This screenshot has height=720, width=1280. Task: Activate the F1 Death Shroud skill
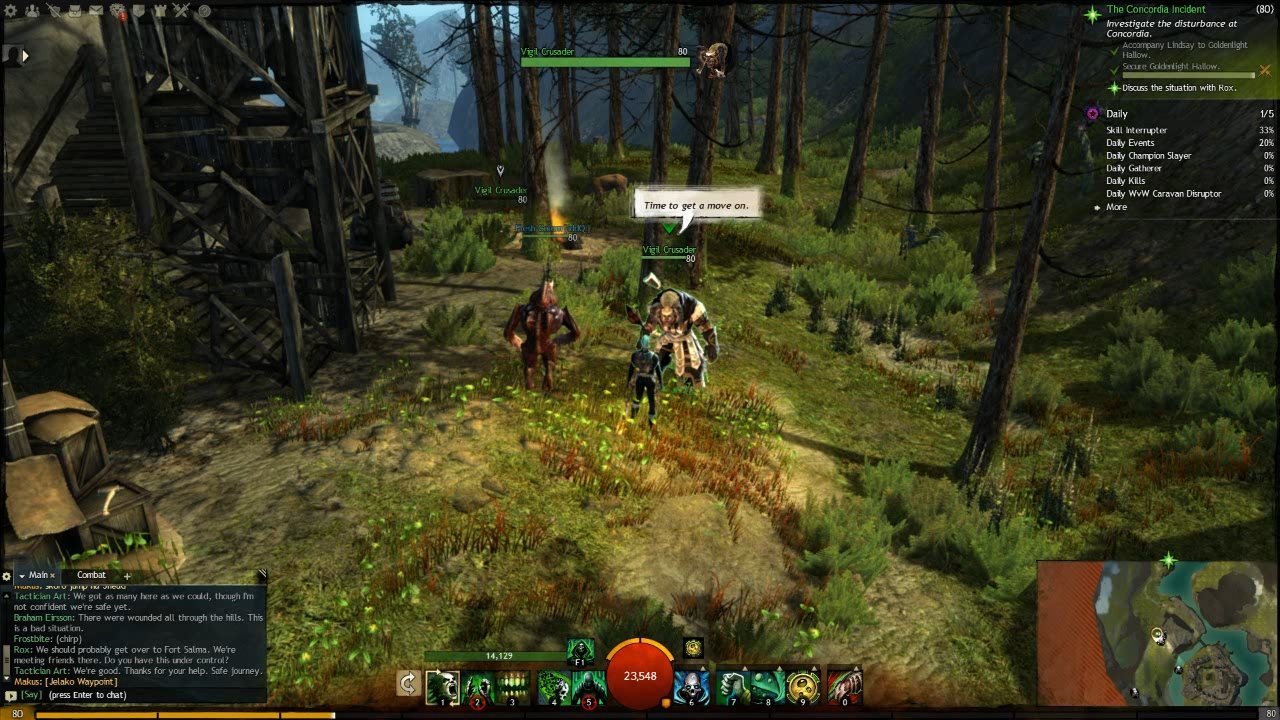pos(580,650)
